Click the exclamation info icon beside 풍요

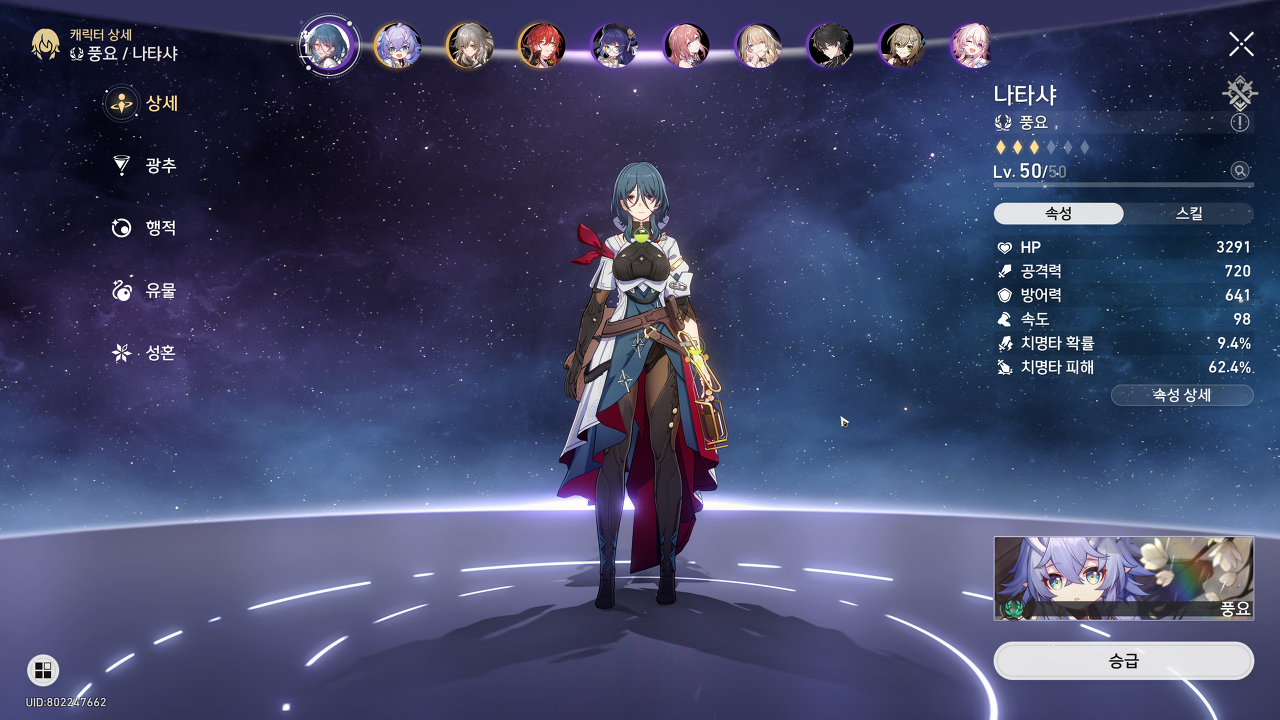click(x=1240, y=122)
